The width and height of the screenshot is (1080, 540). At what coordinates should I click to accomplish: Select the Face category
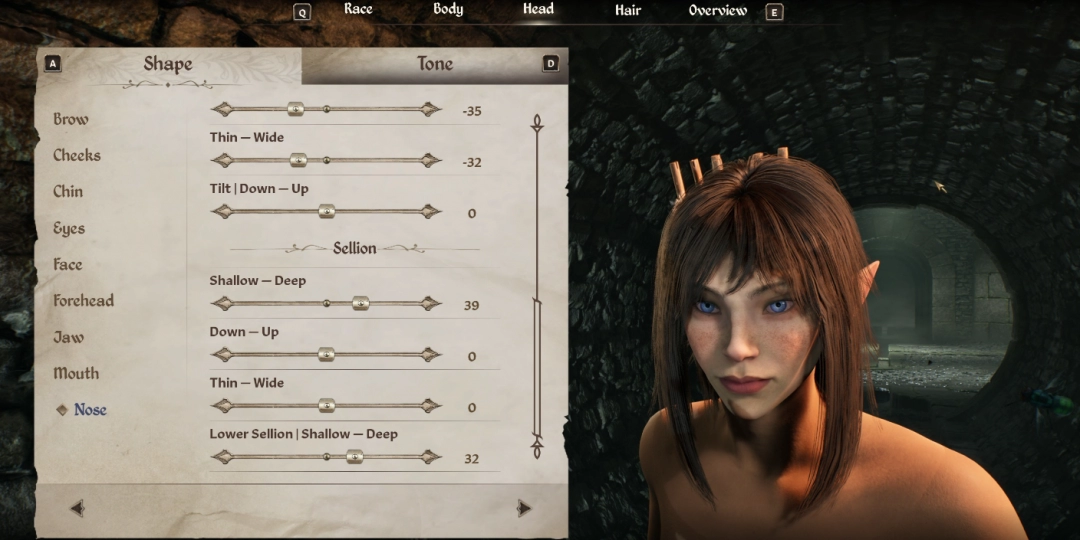point(68,264)
